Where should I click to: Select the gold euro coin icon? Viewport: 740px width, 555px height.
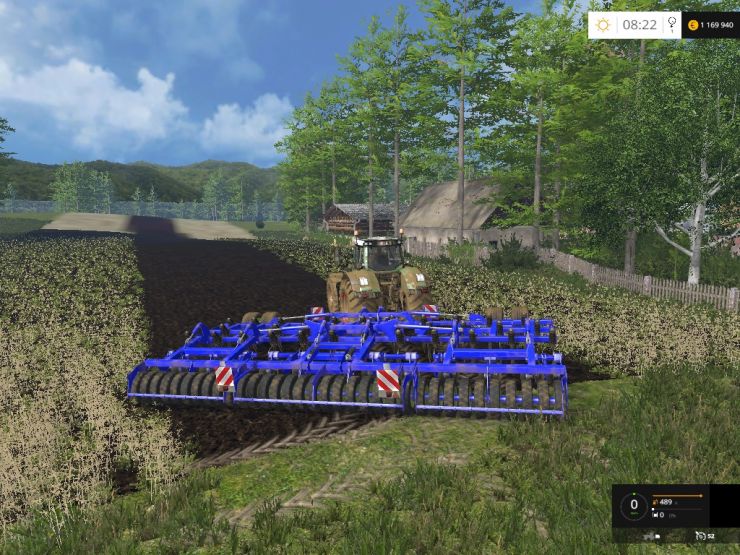click(692, 25)
